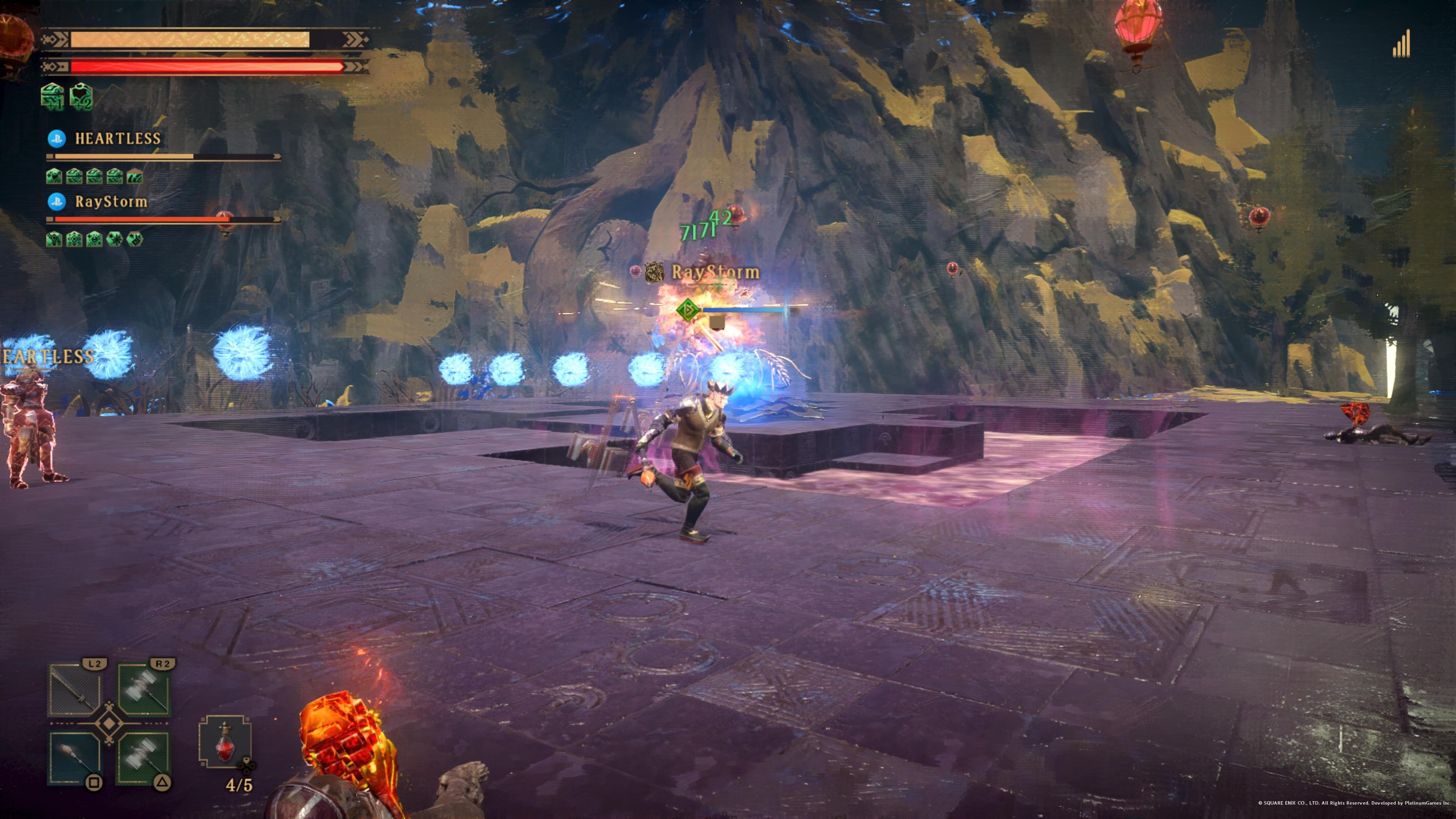The image size is (1456, 819).
Task: Click RayStorm's snowflake status icon
Action: point(114,239)
